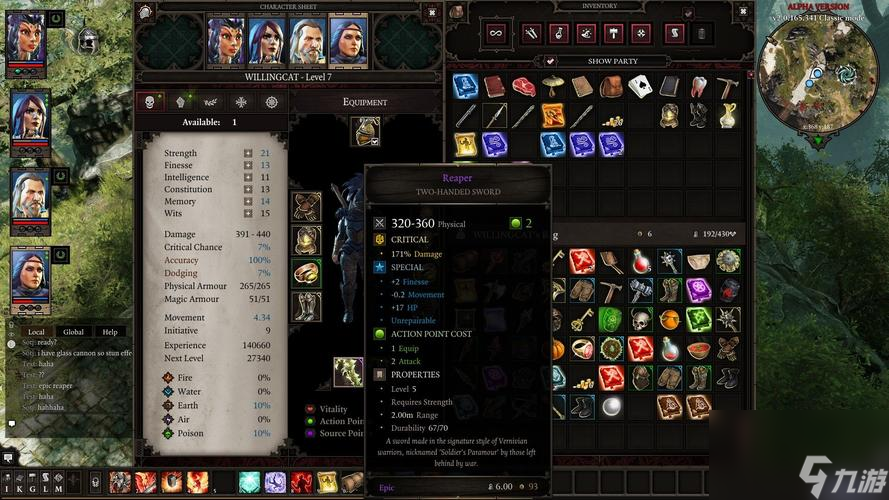The height and width of the screenshot is (500, 889).
Task: Increase the Wits attribute
Action: (x=248, y=214)
